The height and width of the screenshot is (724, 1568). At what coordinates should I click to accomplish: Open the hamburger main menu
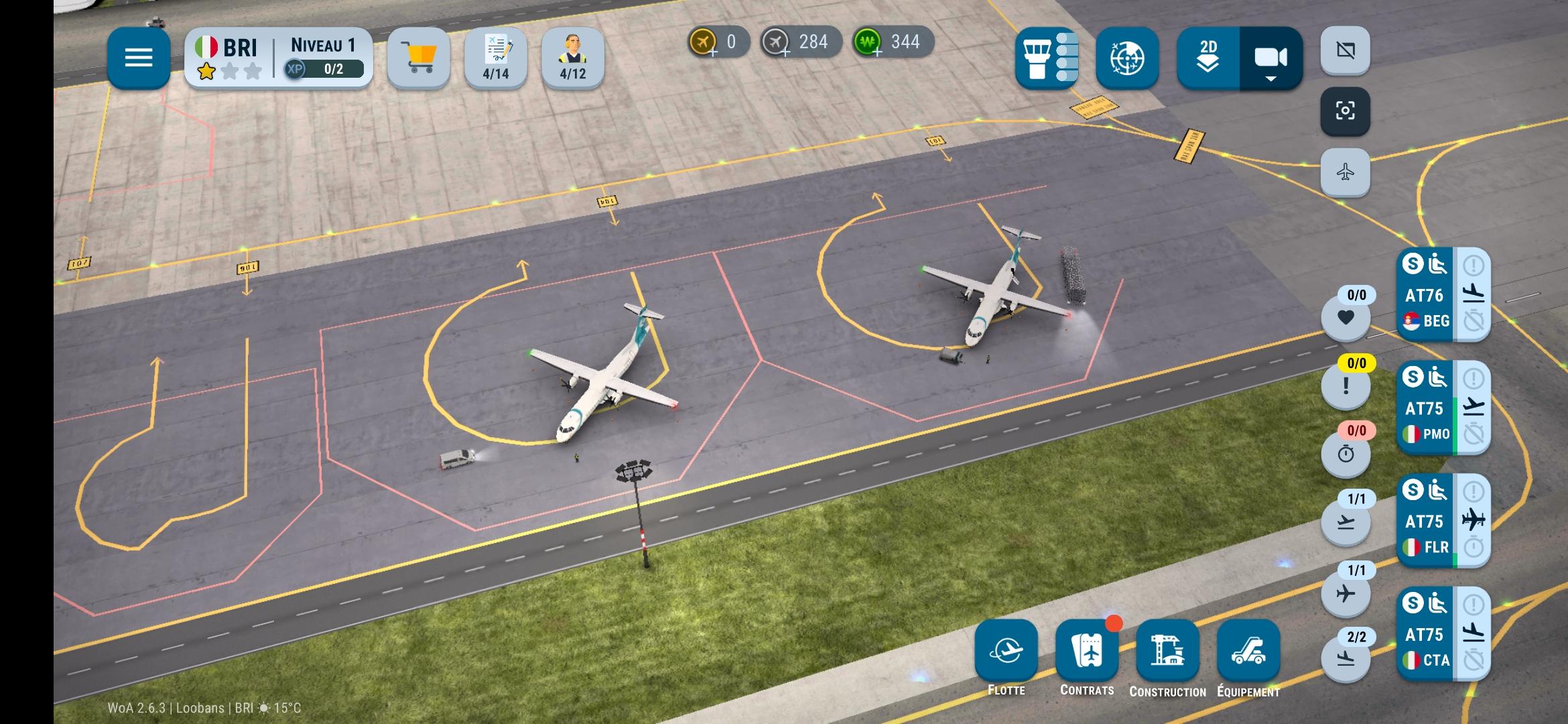pyautogui.click(x=139, y=58)
